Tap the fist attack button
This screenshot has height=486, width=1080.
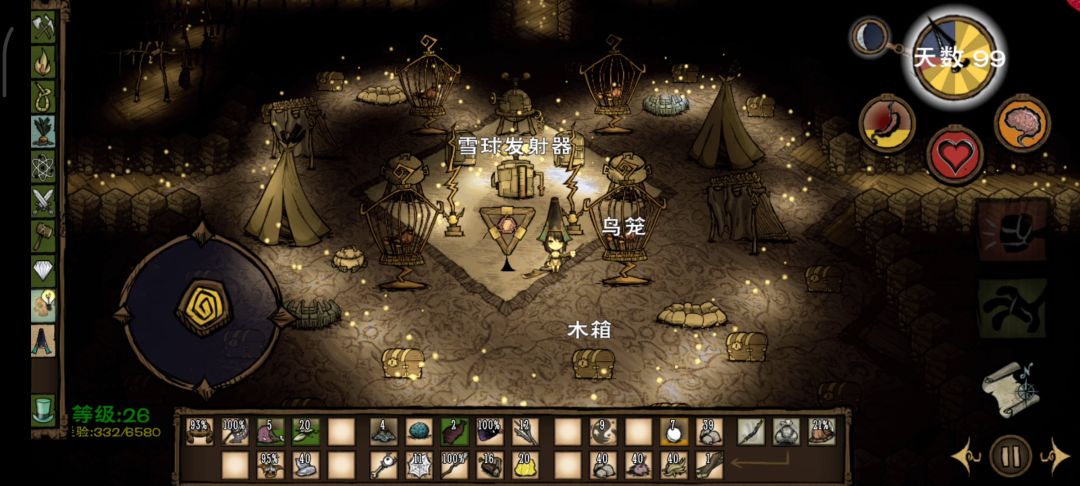[x=1012, y=230]
